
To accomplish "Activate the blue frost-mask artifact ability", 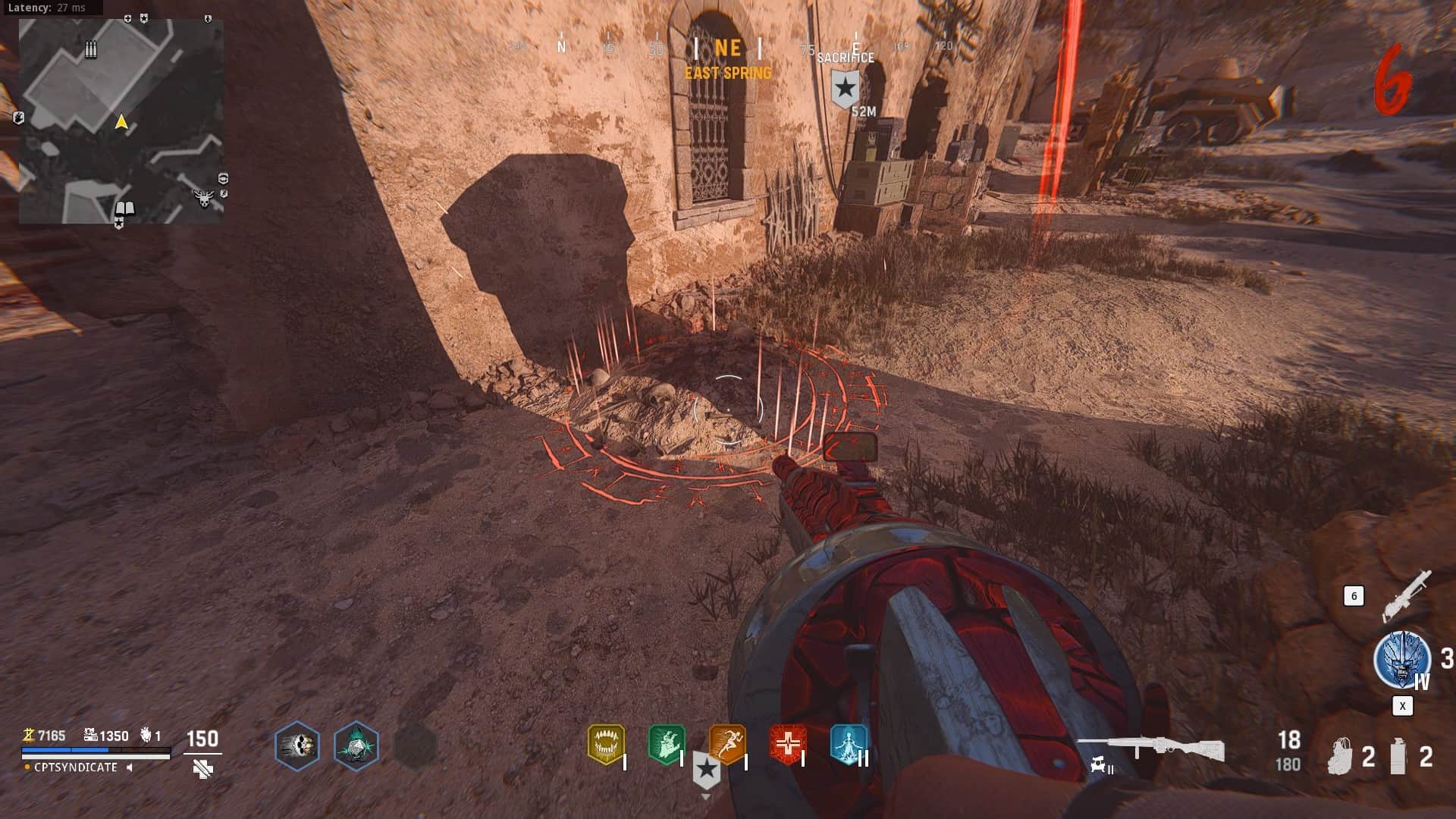I will [x=1401, y=659].
